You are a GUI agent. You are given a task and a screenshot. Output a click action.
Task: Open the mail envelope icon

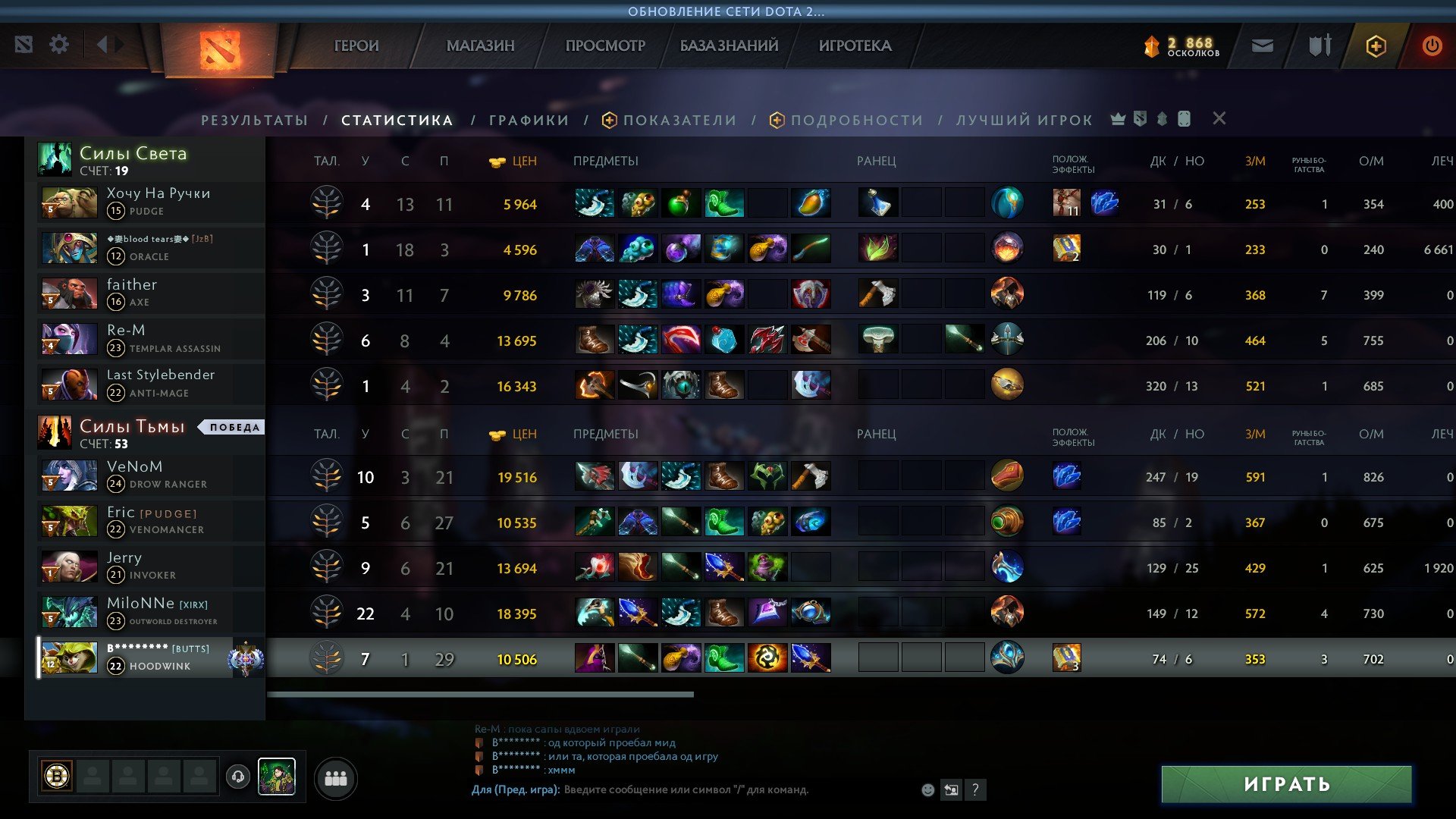pyautogui.click(x=1262, y=46)
